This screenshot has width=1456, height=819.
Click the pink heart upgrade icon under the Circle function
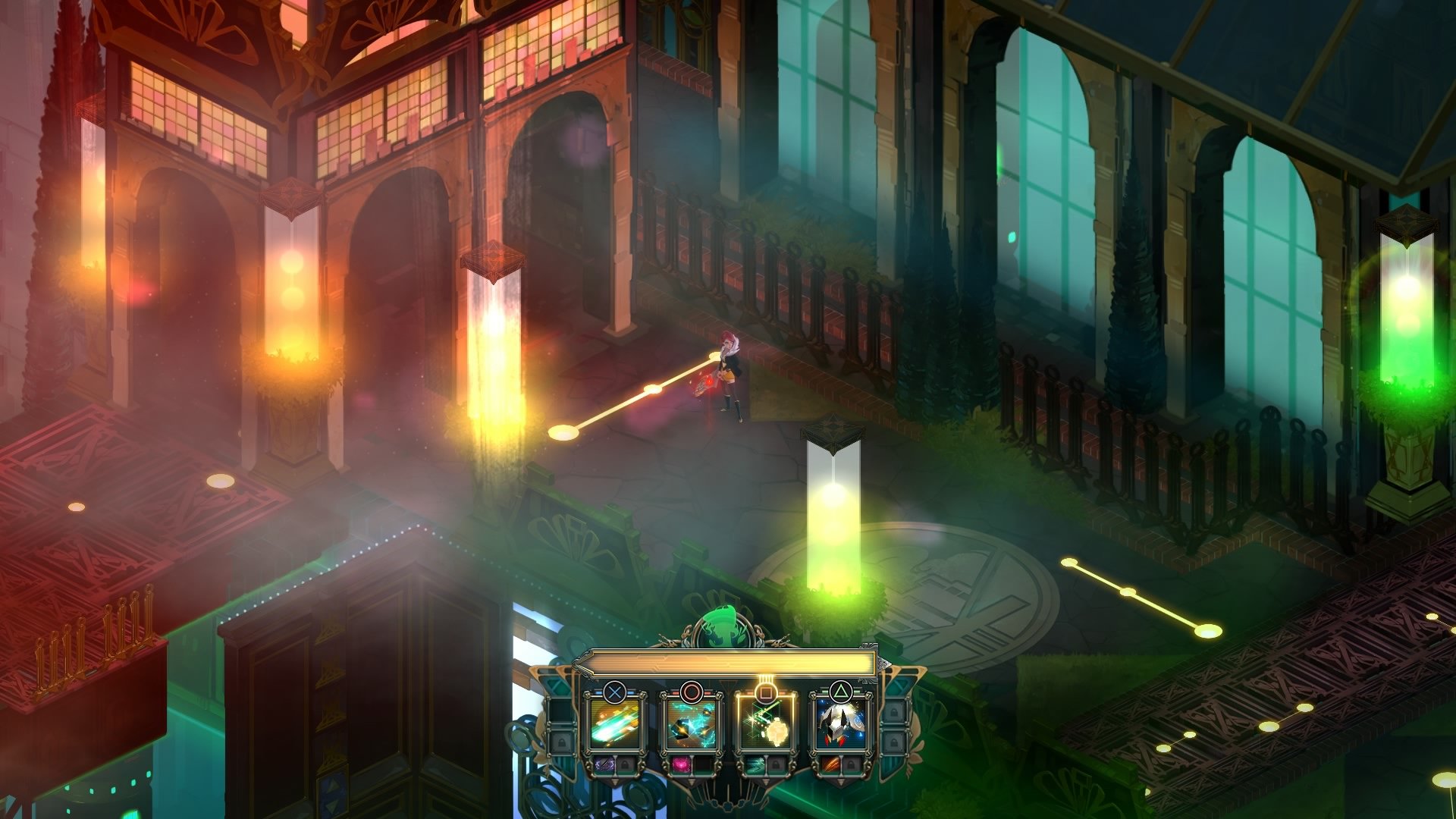tap(681, 766)
